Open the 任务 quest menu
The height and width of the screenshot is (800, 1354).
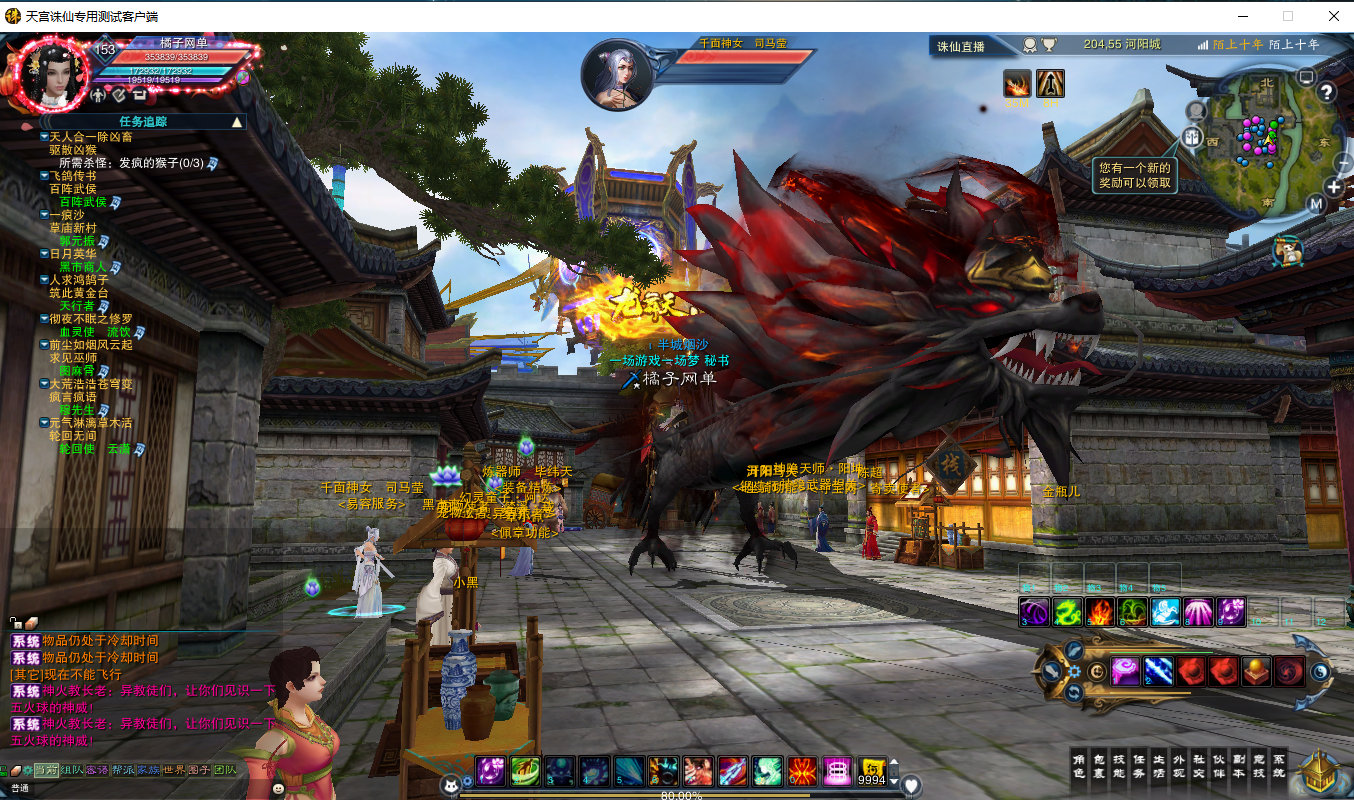click(1139, 765)
